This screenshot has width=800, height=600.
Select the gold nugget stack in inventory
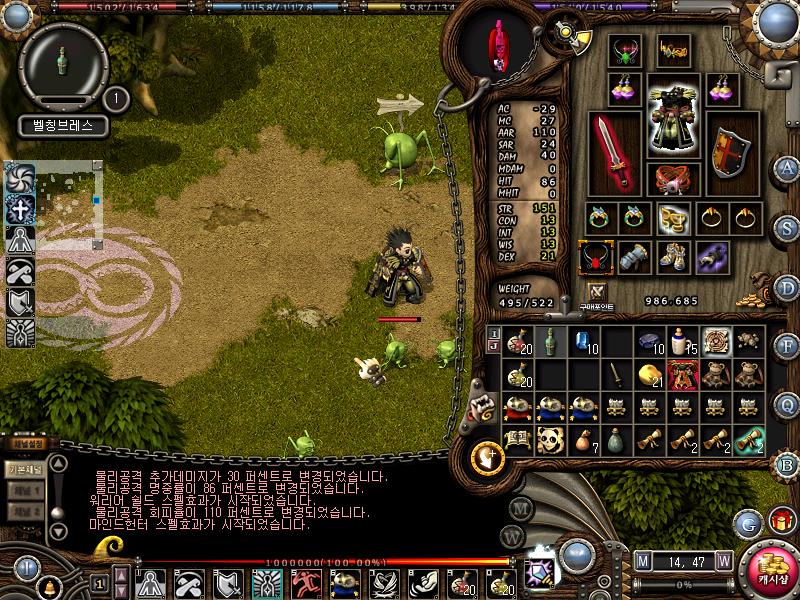tap(649, 375)
